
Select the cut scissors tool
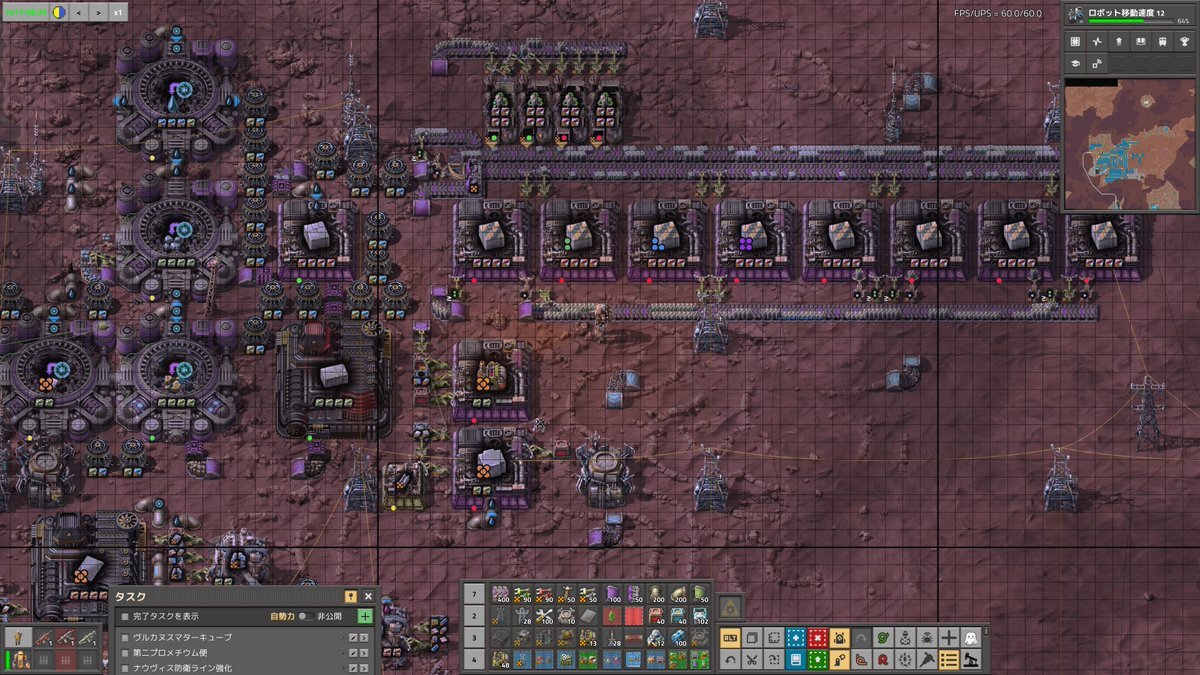click(751, 659)
